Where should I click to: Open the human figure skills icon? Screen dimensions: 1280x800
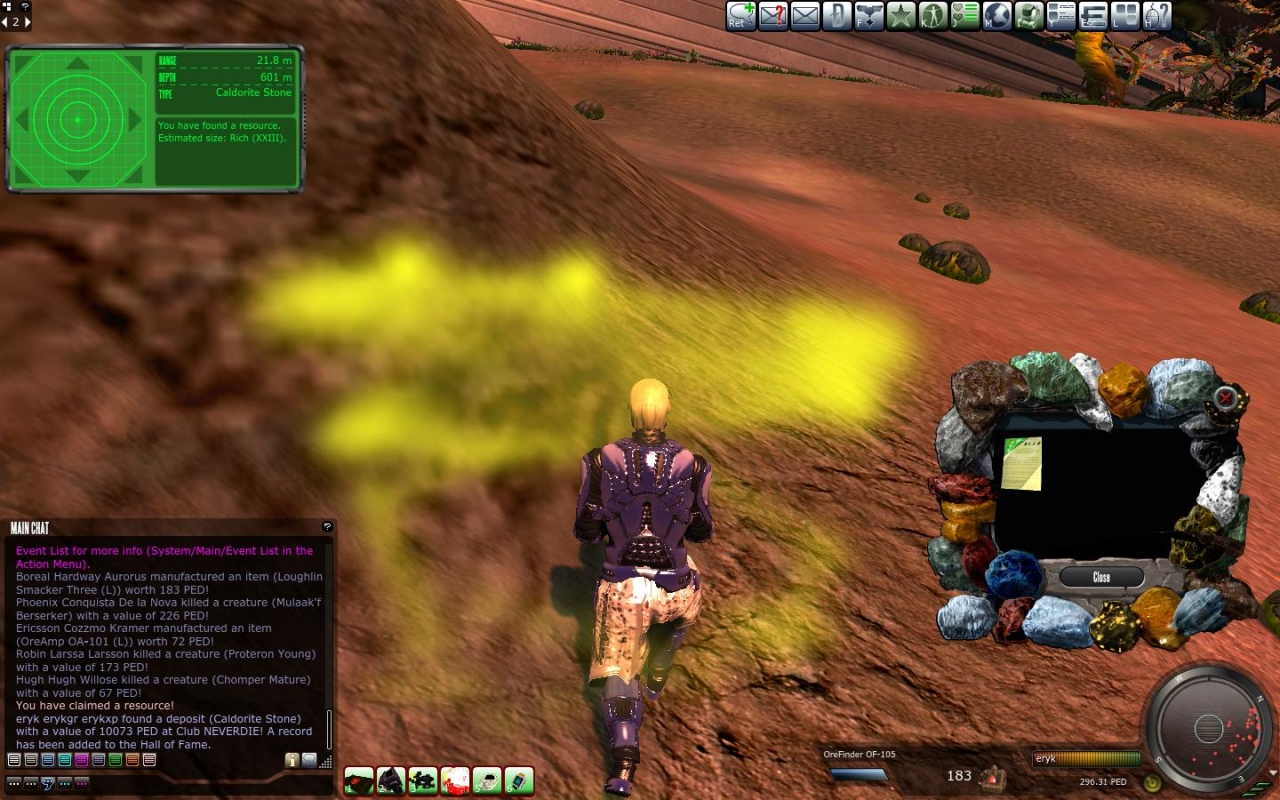coord(933,15)
